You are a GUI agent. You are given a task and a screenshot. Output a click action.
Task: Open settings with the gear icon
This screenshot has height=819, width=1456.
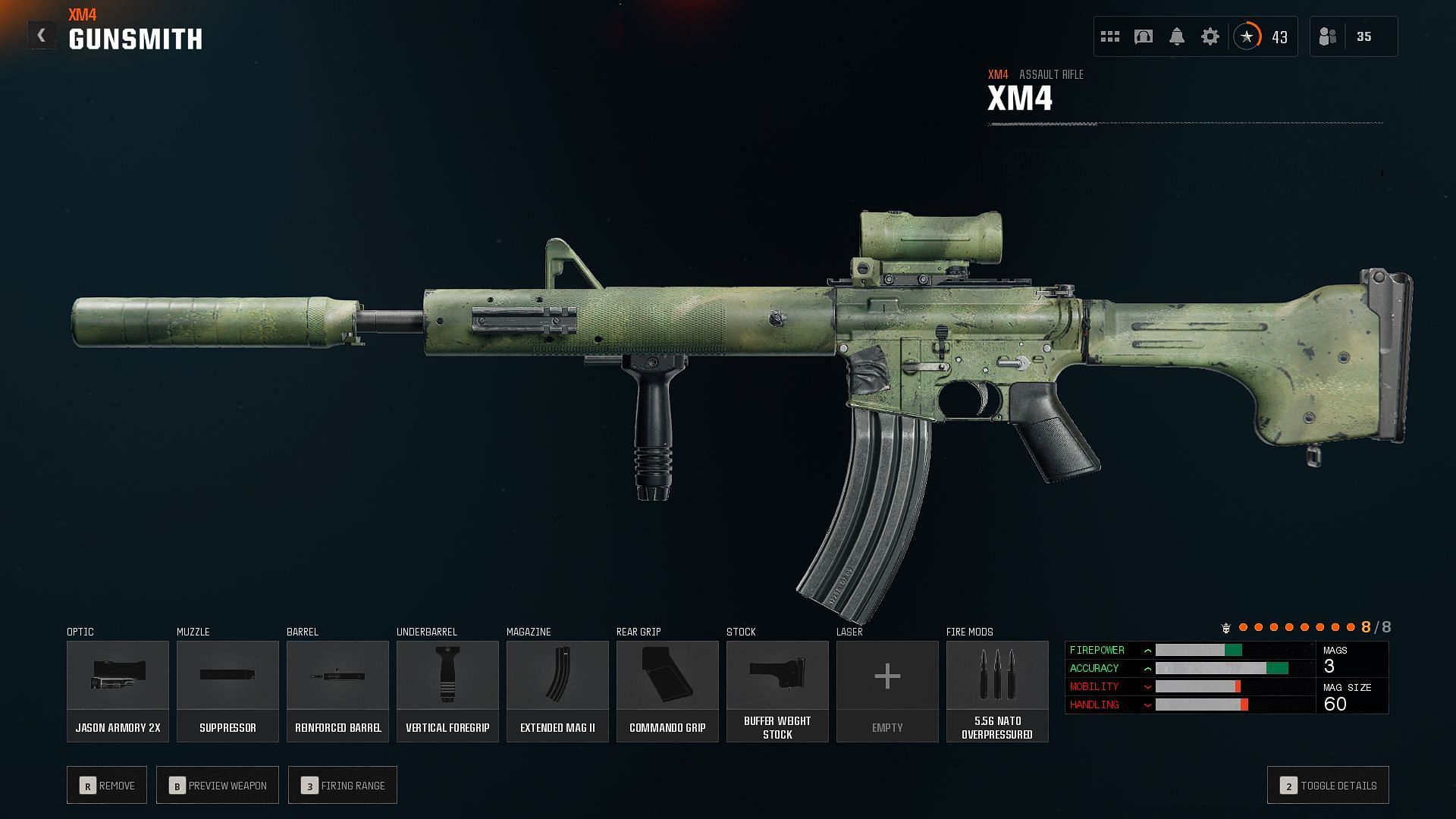[1210, 36]
